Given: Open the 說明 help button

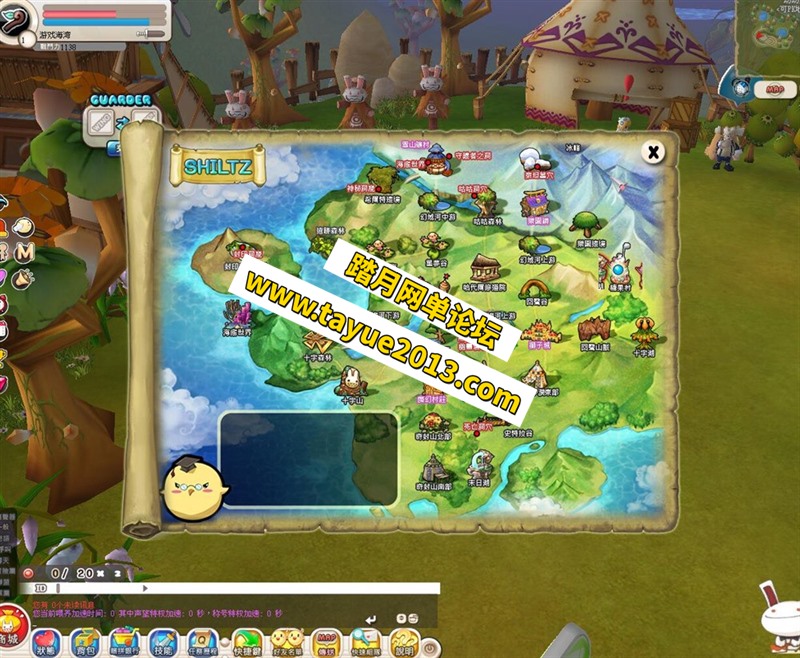Looking at the screenshot, I should (x=403, y=641).
